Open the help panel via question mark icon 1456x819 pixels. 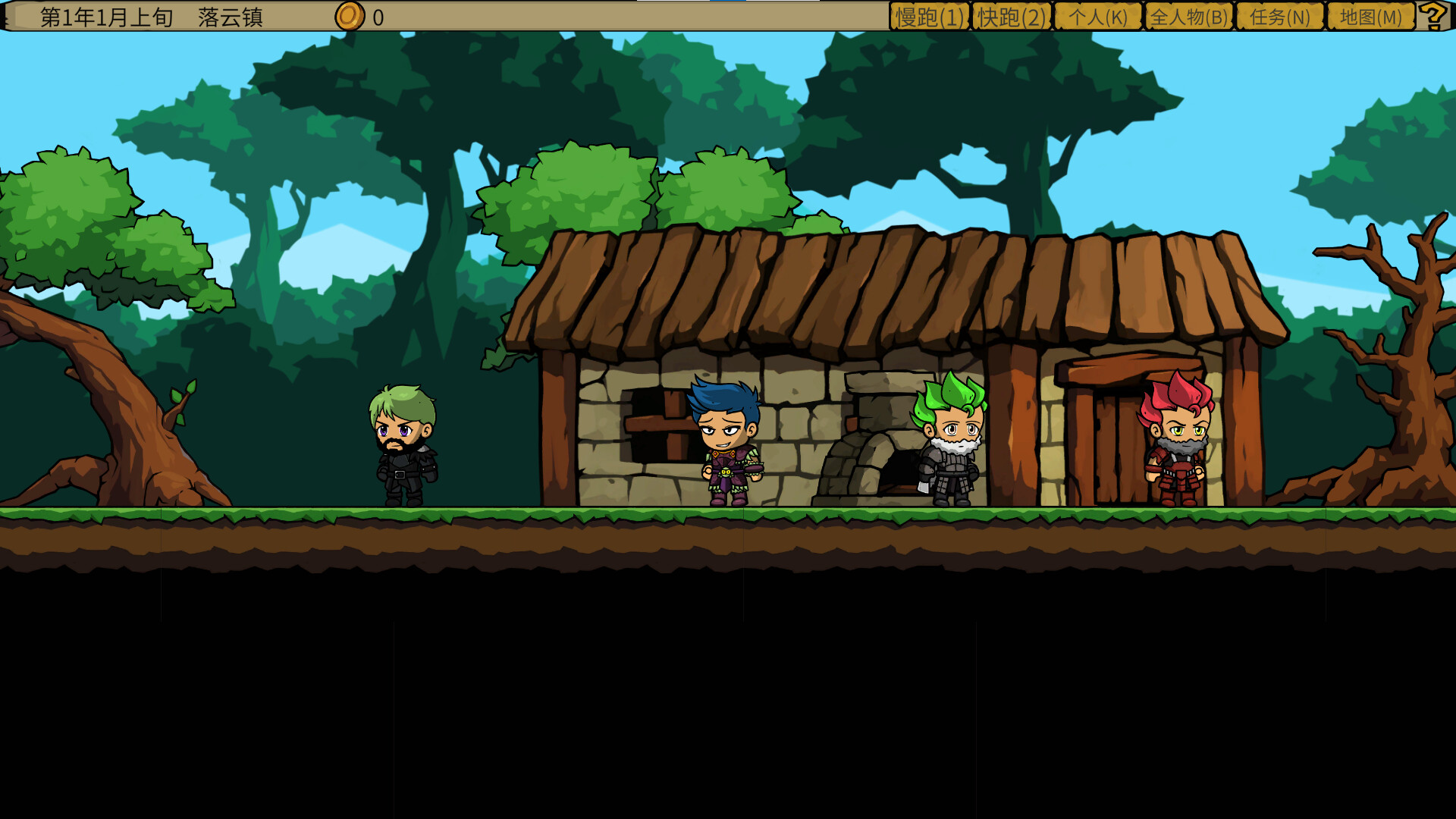[x=1434, y=15]
